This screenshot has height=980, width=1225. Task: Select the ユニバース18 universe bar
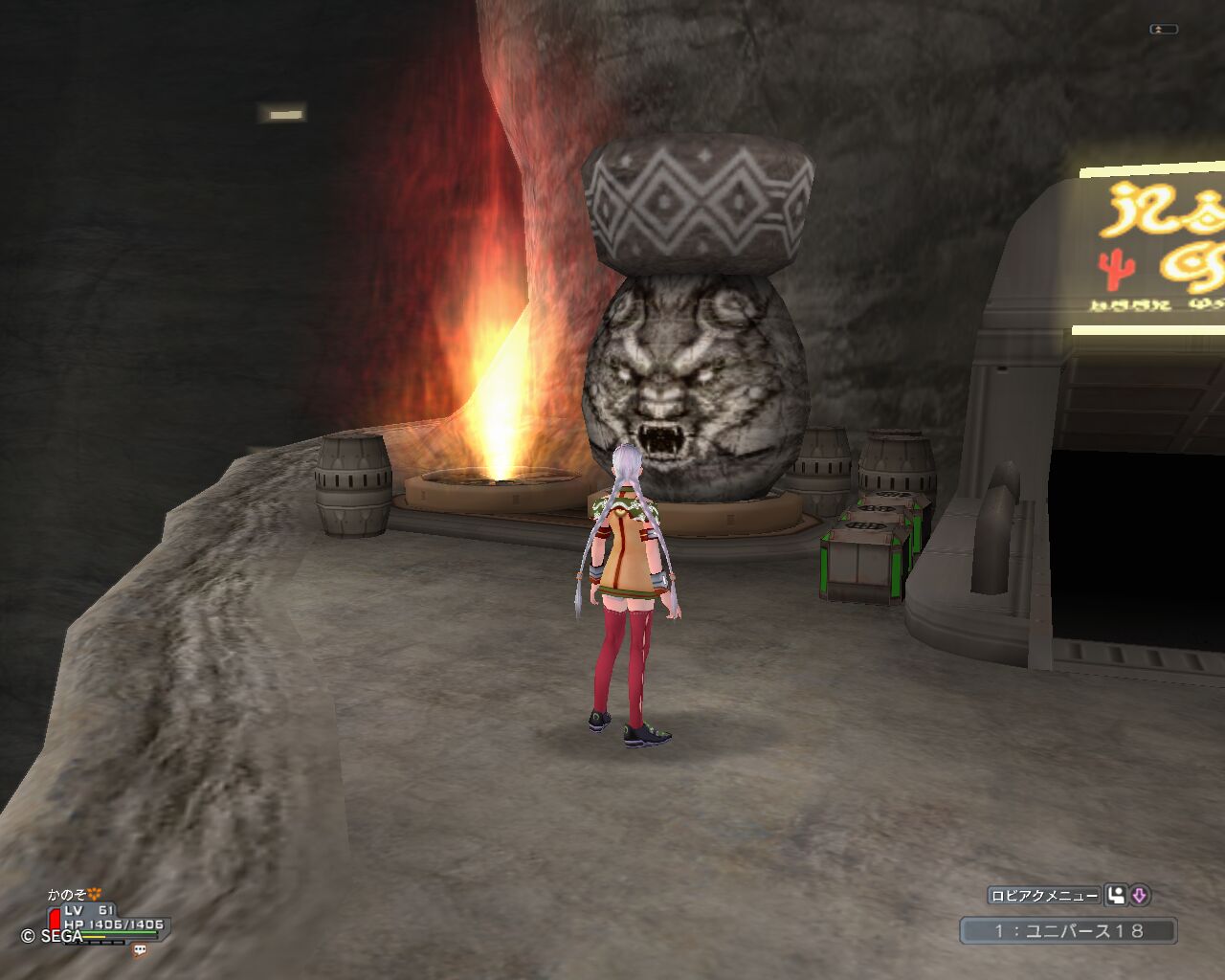pos(1068,930)
